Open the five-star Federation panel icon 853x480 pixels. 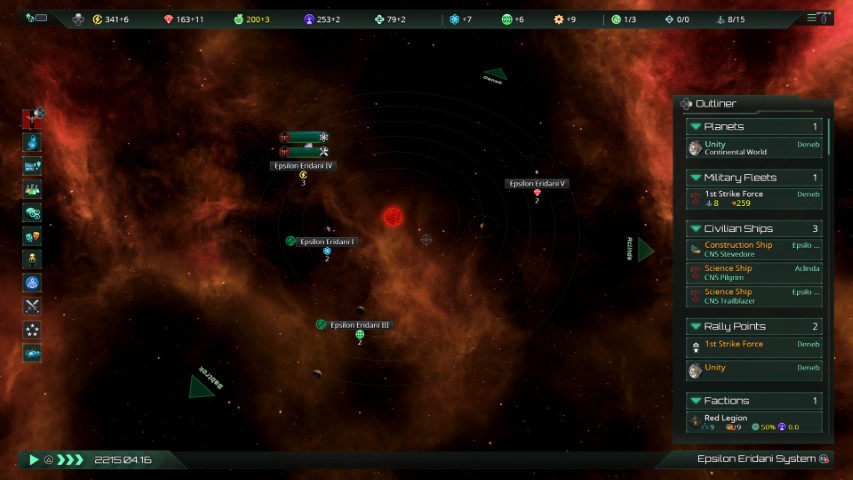(32, 329)
